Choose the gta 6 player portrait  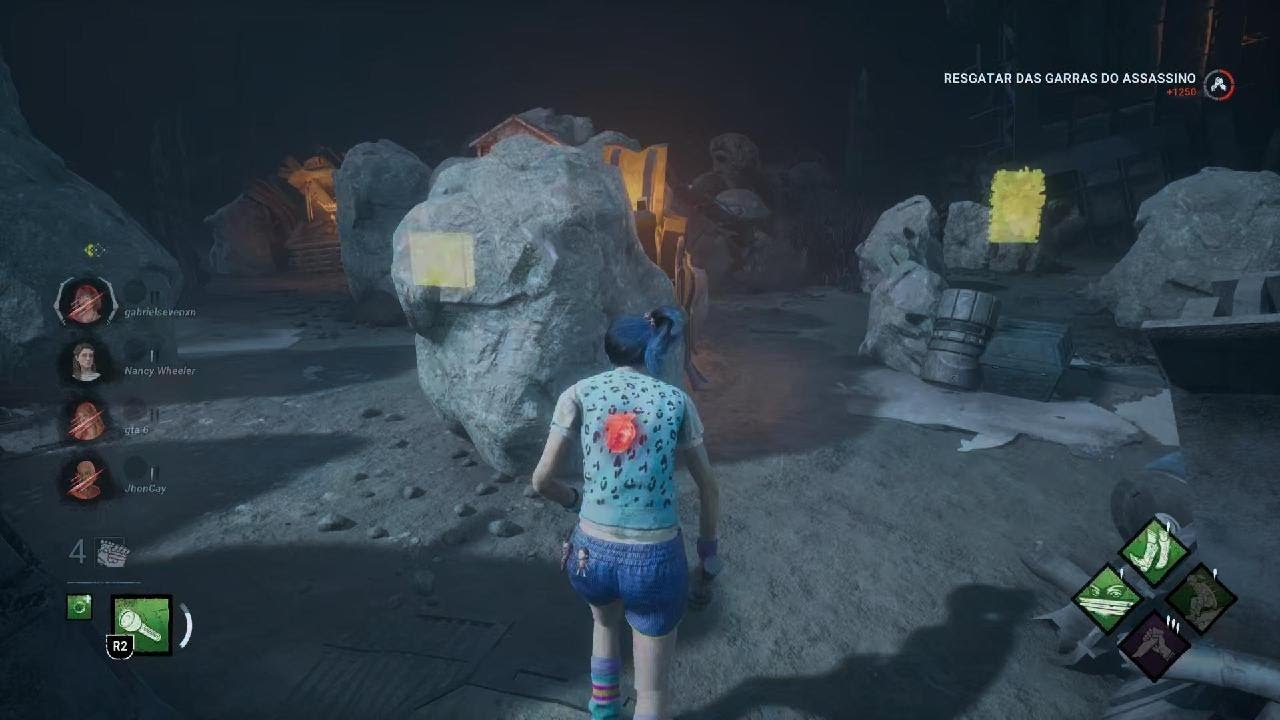[x=86, y=420]
